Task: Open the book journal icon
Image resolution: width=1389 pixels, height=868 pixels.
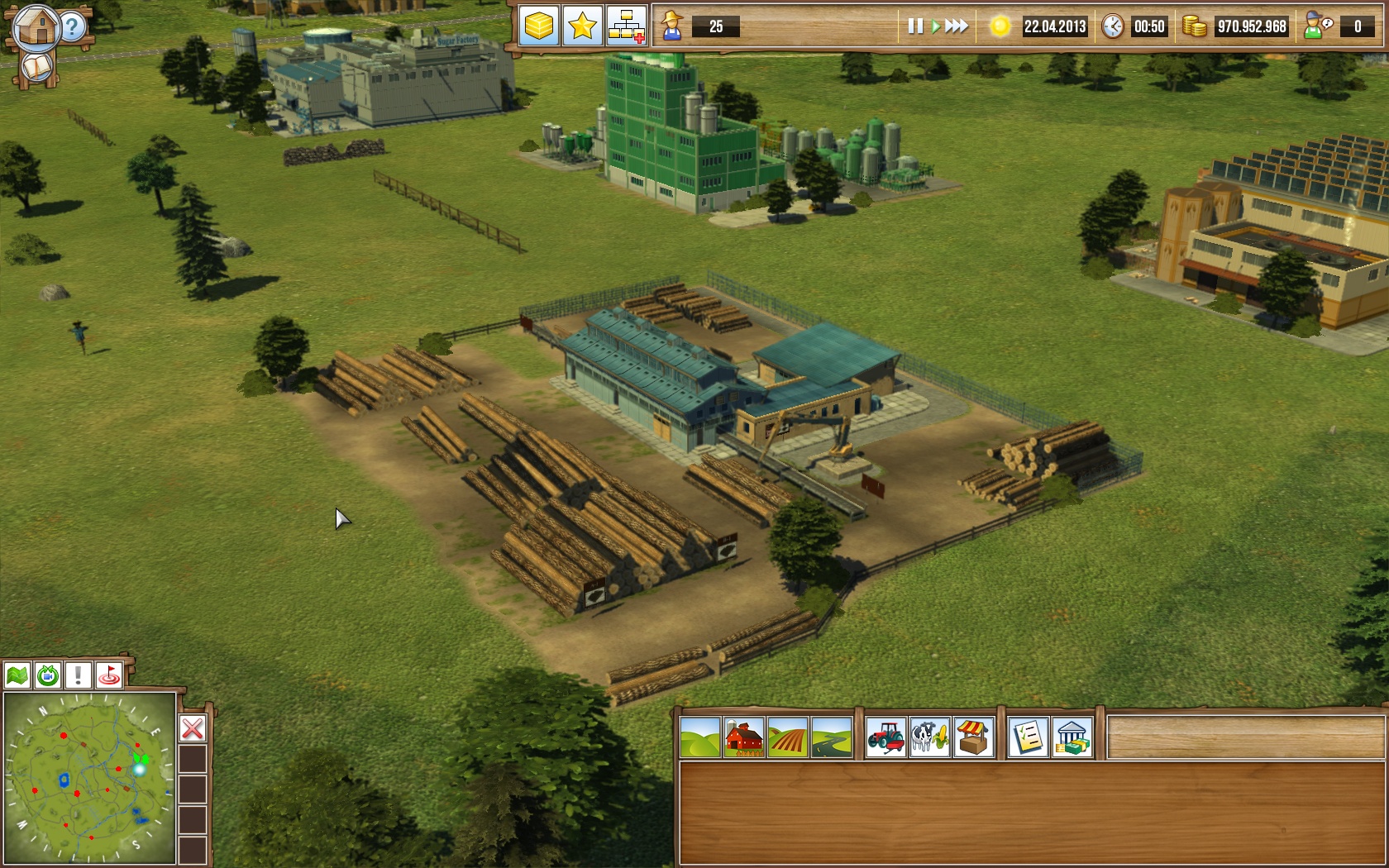Action: pyautogui.click(x=36, y=67)
